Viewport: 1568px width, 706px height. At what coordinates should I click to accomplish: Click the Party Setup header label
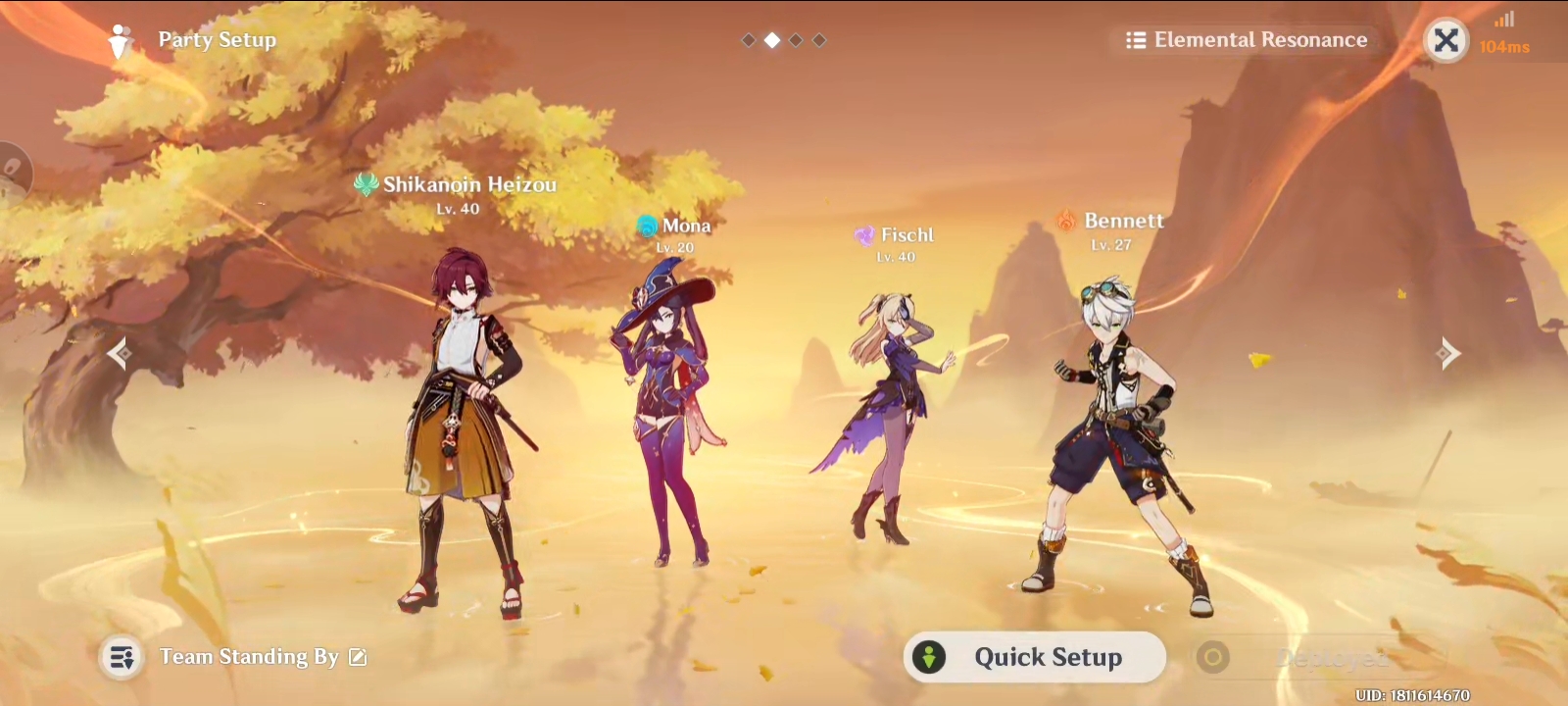[x=216, y=39]
